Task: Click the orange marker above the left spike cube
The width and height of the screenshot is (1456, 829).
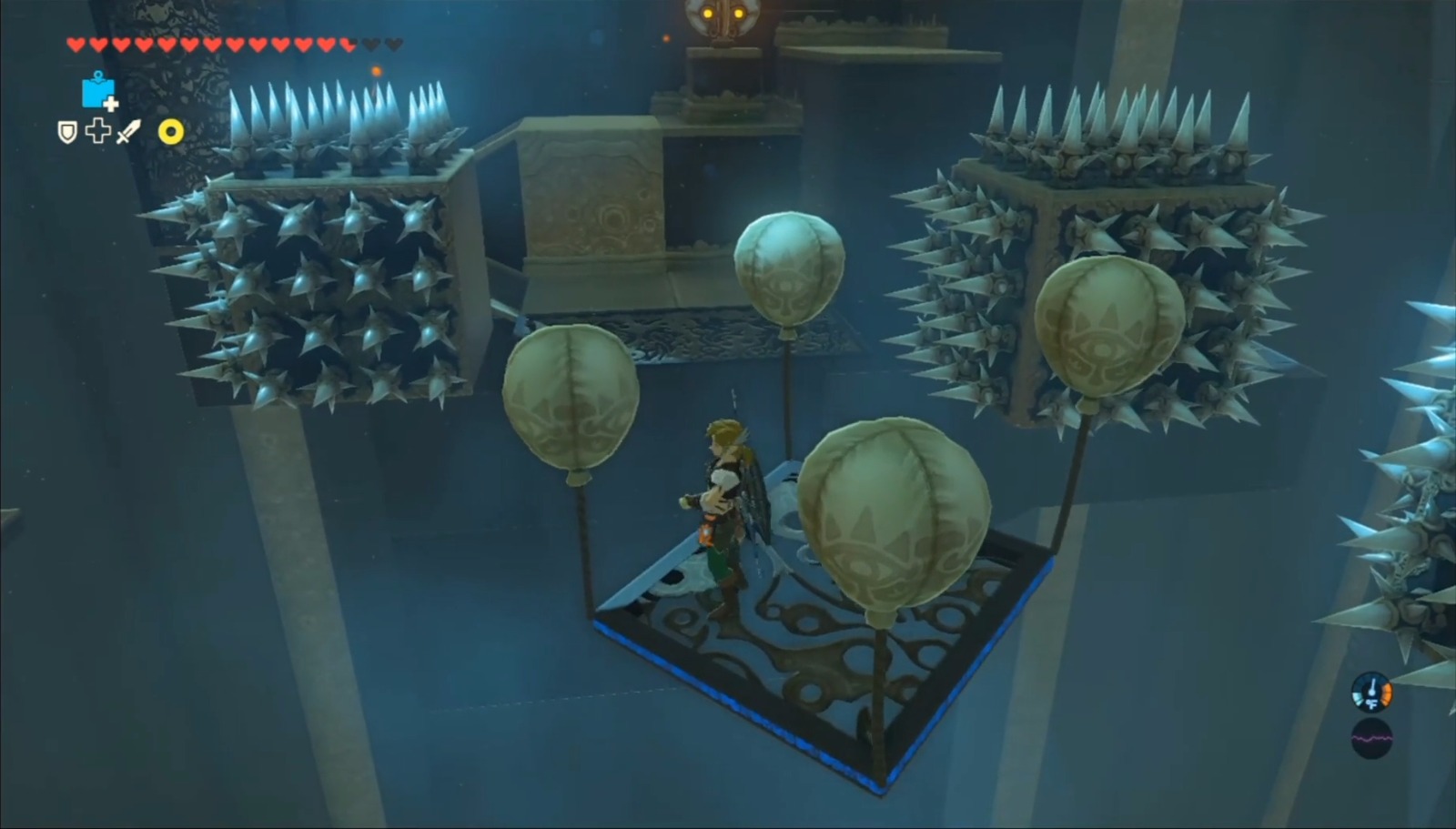Action: click(x=376, y=71)
